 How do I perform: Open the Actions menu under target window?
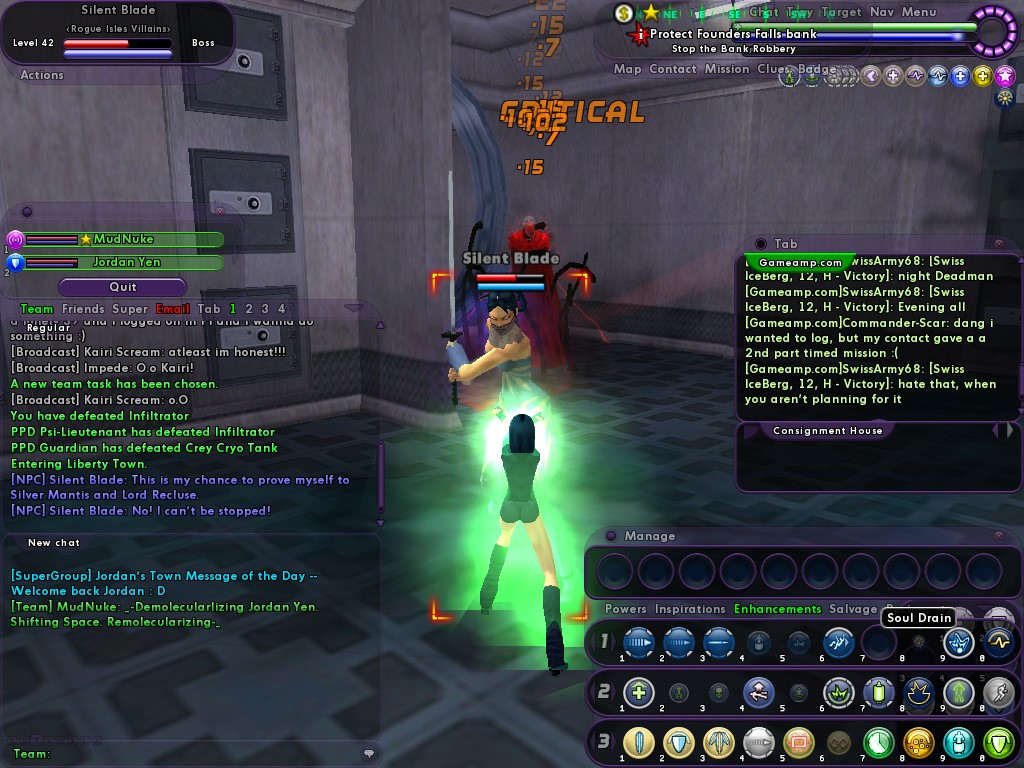pyautogui.click(x=42, y=75)
